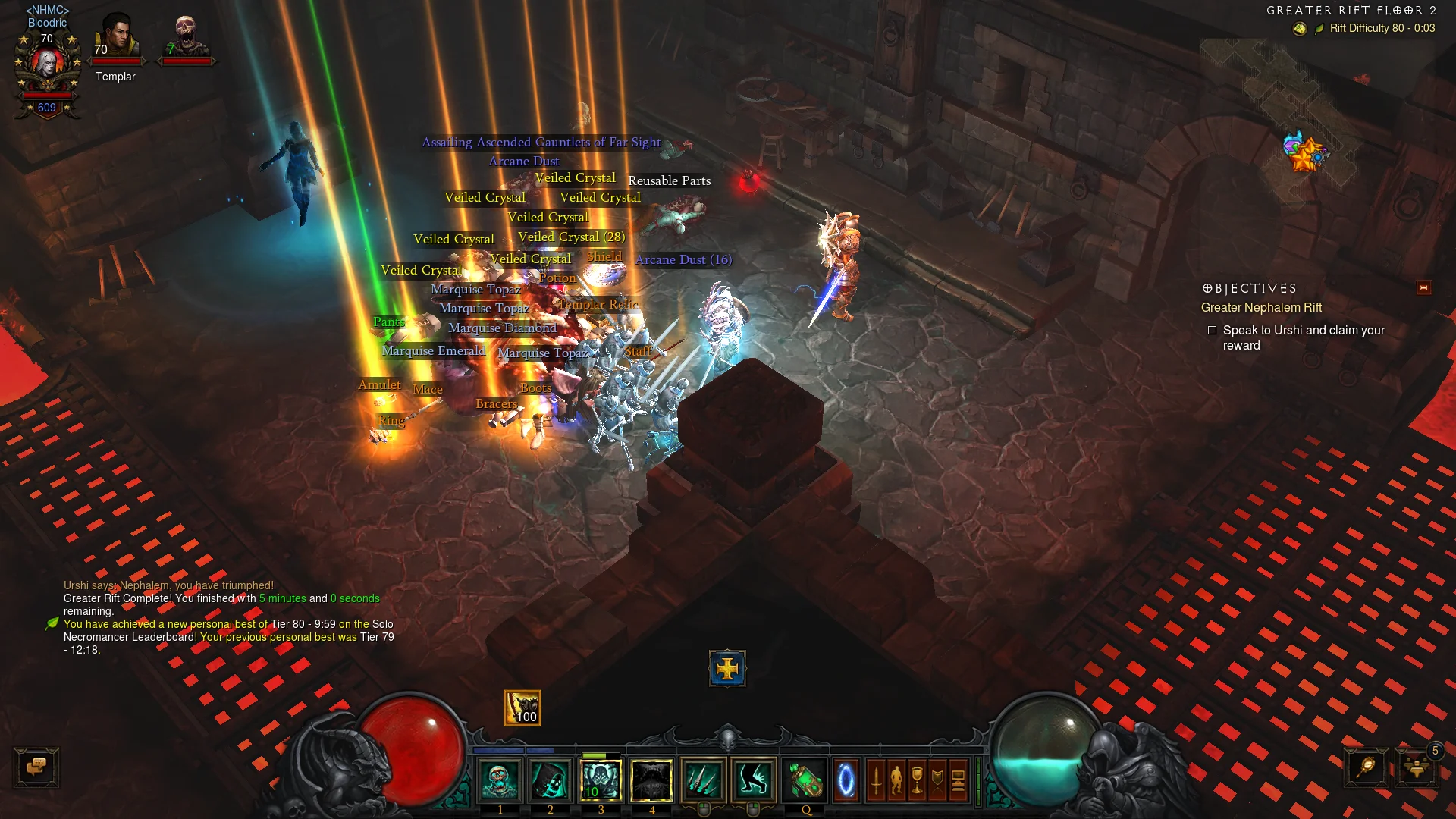Open the social button with the 5 badge
The image size is (1456, 819).
1416,767
